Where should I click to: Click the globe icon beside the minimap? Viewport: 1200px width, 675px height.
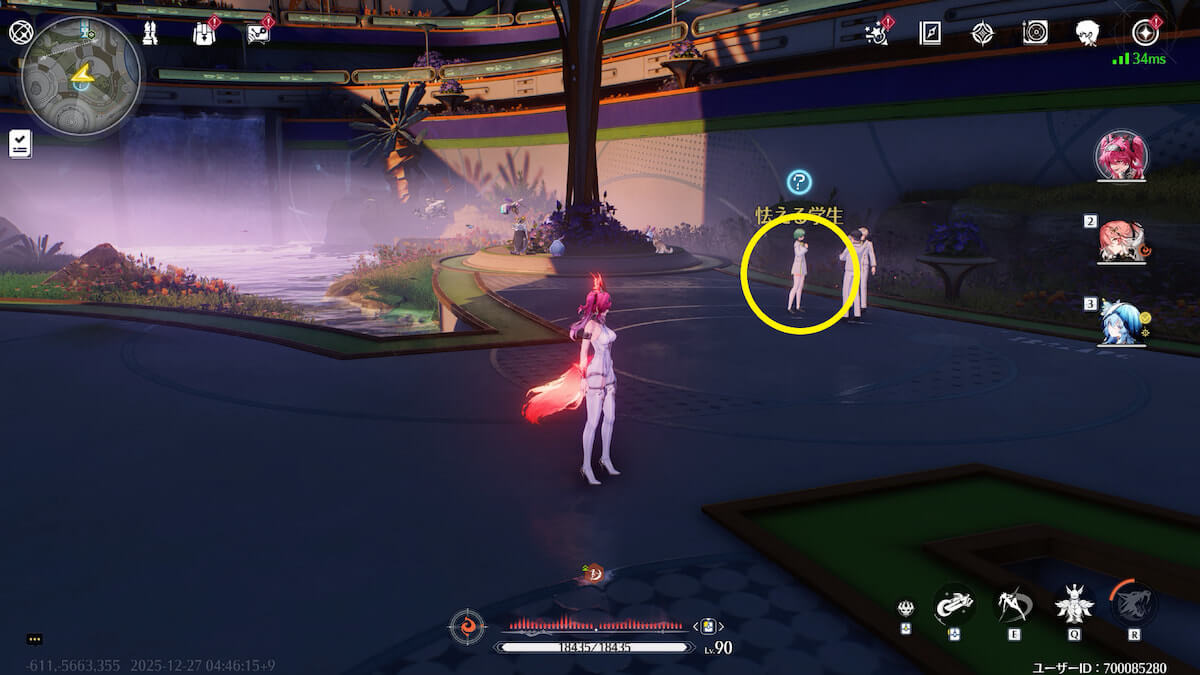[x=21, y=32]
